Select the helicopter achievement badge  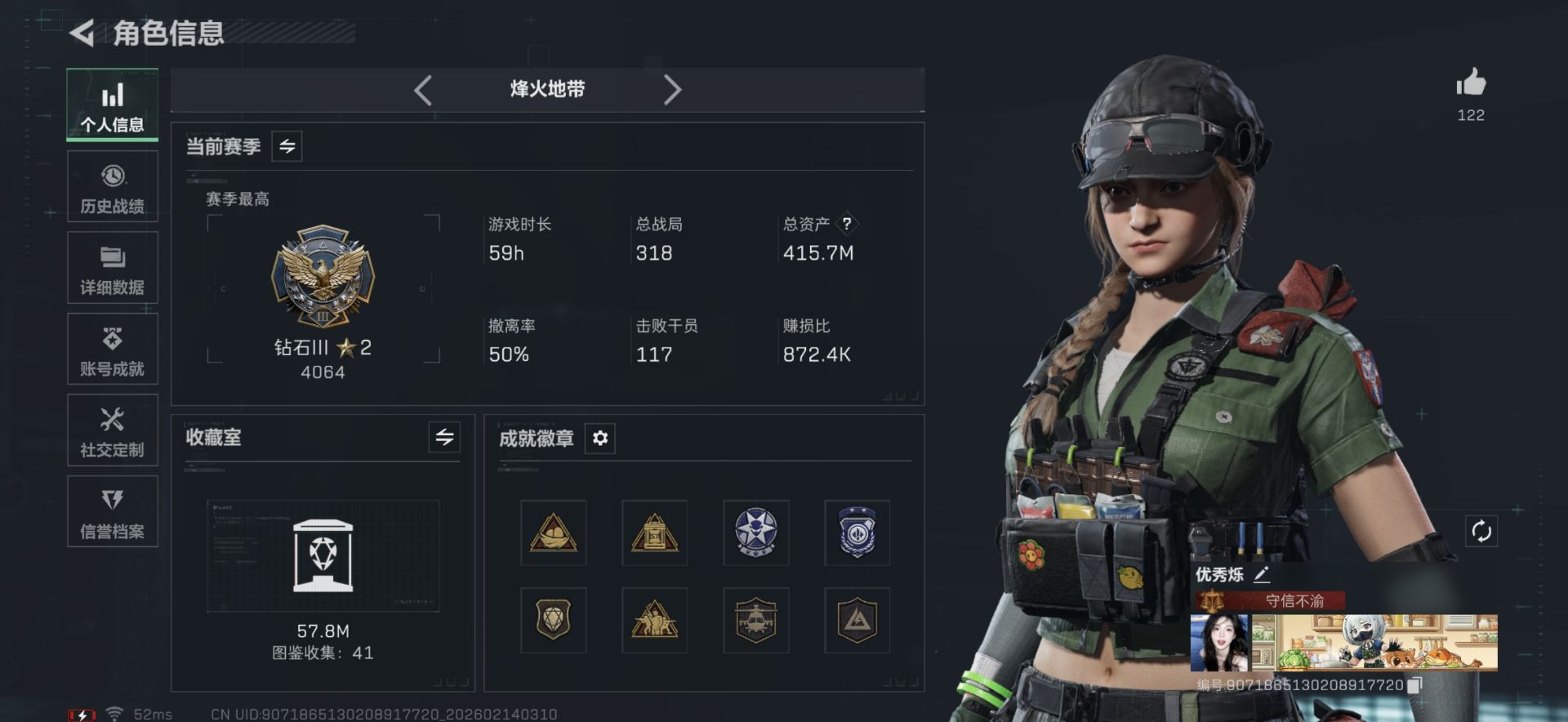pos(758,621)
